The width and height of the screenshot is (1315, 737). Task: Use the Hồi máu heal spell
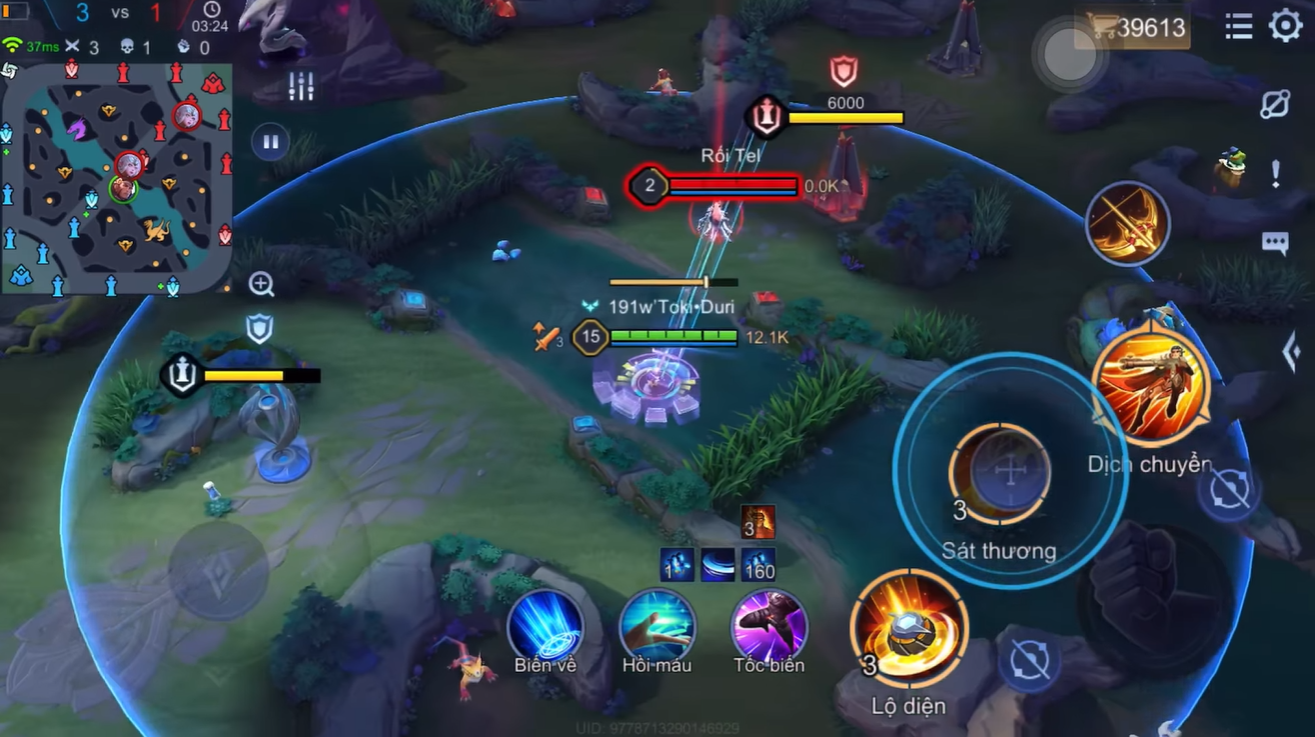click(657, 626)
